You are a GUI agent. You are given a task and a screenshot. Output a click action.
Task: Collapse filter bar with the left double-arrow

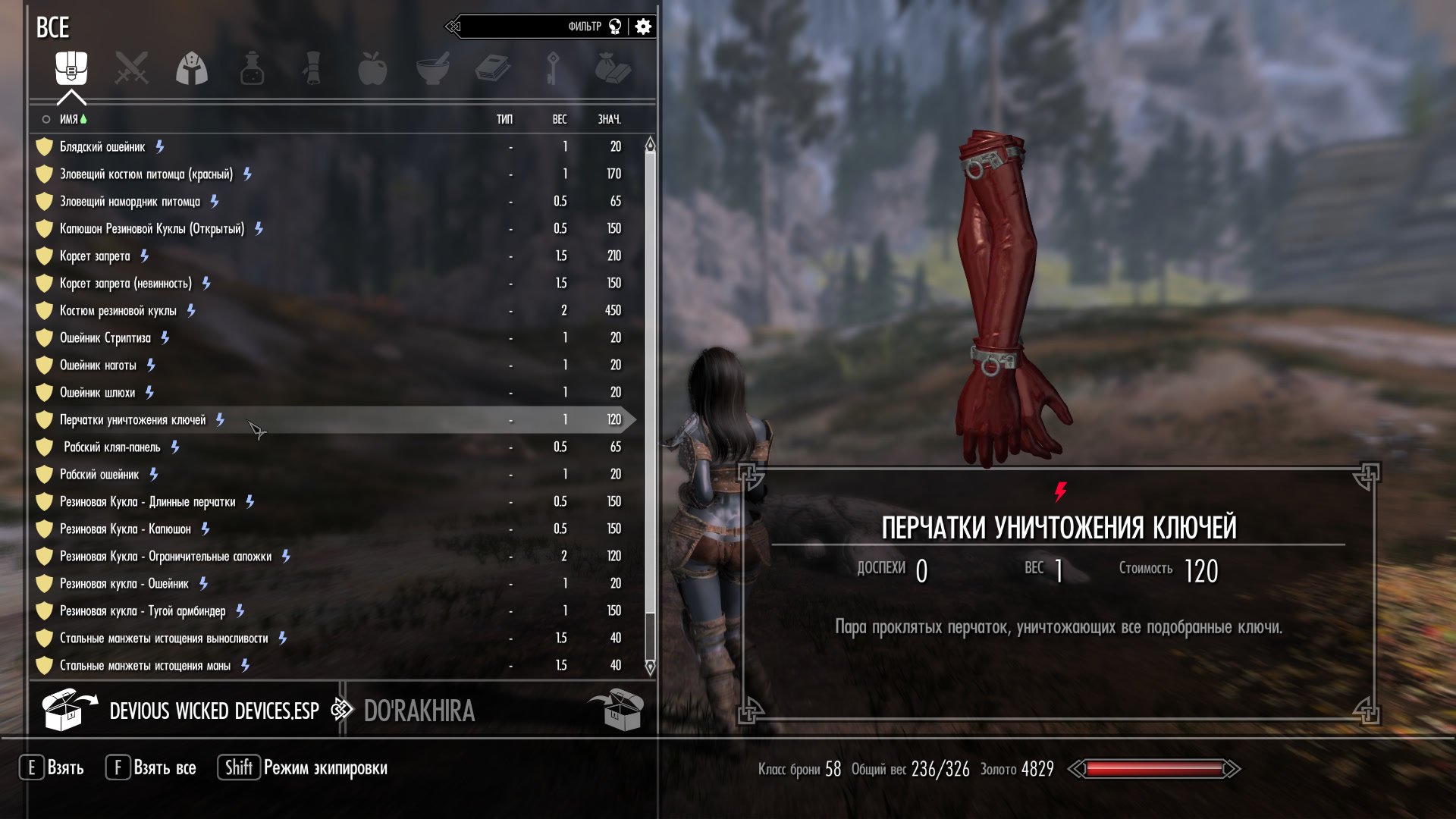(x=453, y=25)
